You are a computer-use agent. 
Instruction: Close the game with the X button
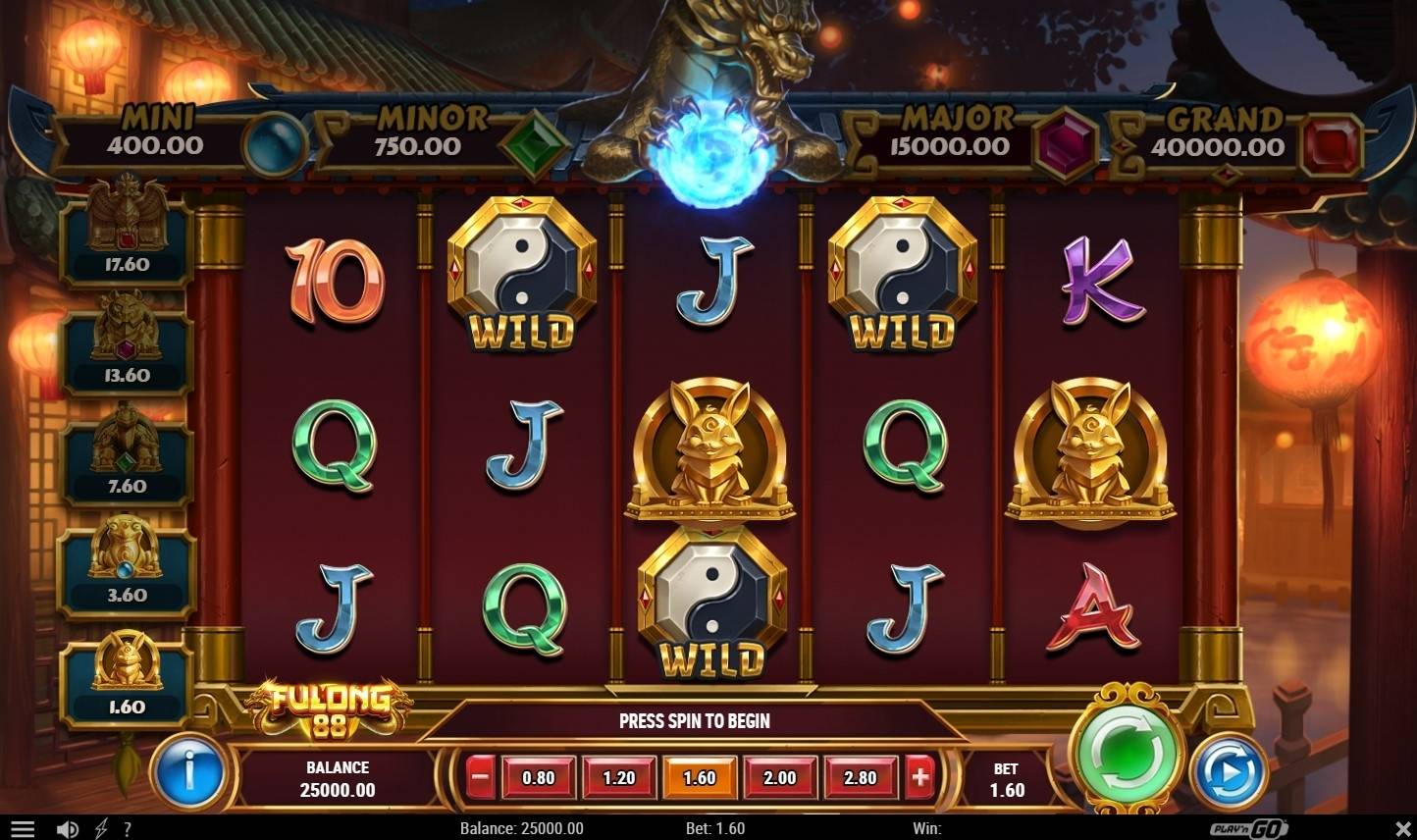point(1401,829)
